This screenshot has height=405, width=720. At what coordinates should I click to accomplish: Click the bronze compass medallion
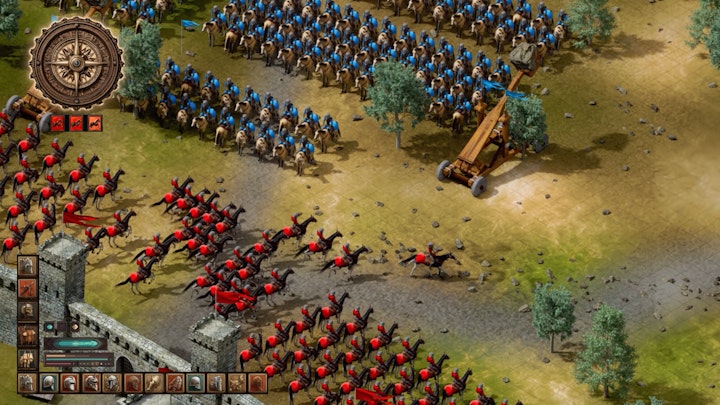(76, 63)
